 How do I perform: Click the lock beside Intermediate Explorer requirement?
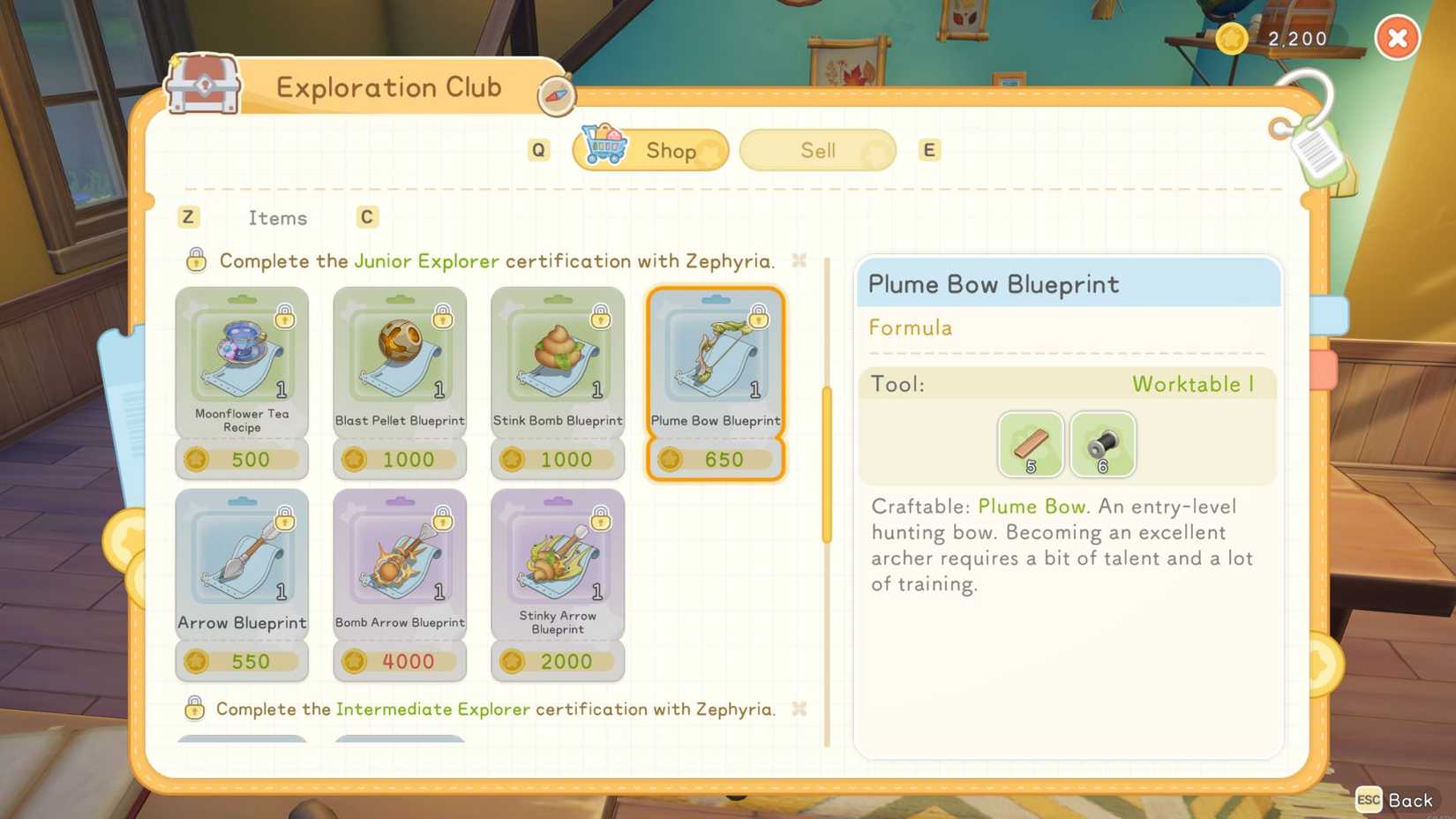click(x=195, y=709)
